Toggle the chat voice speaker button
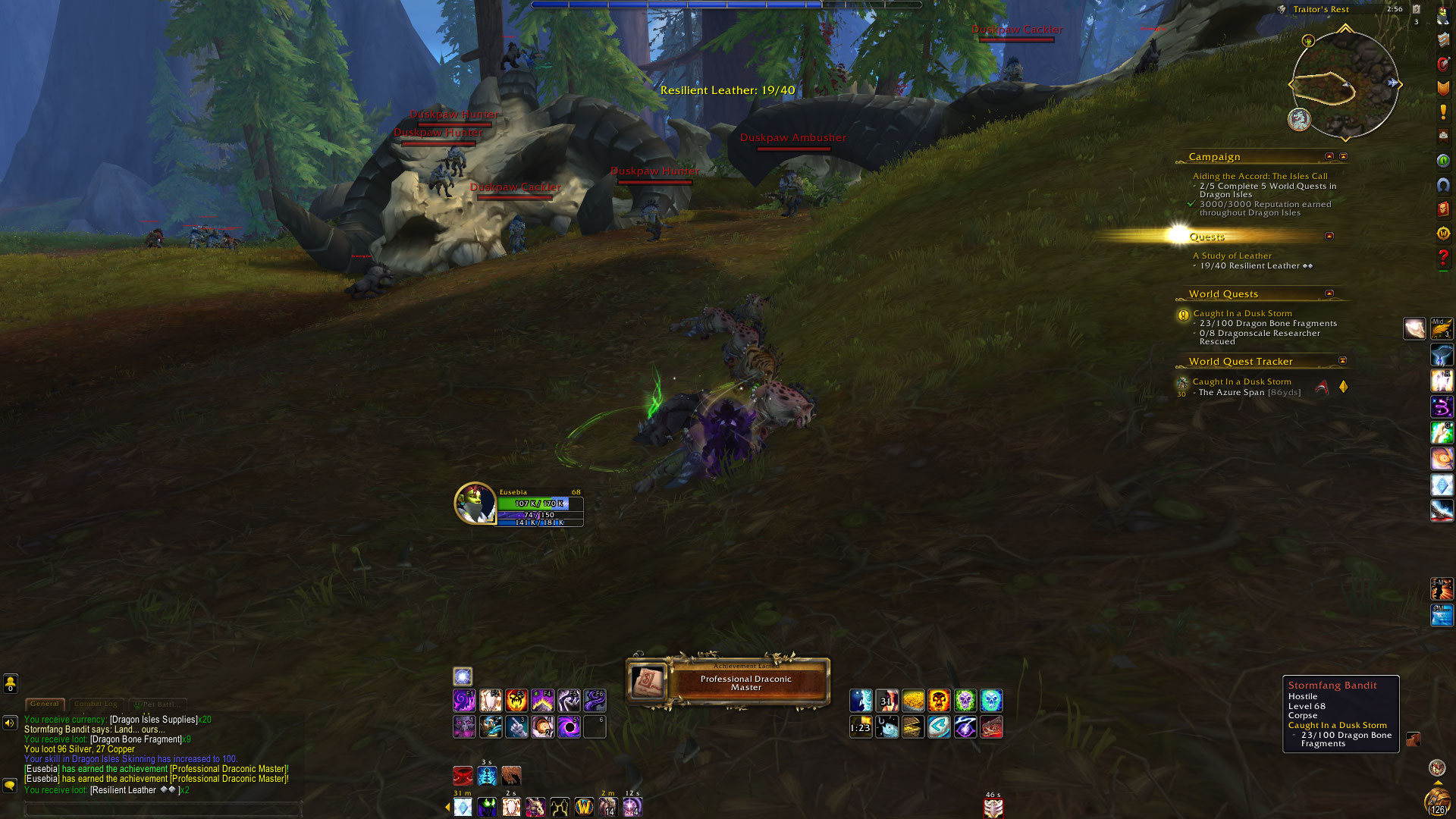 pos(10,723)
